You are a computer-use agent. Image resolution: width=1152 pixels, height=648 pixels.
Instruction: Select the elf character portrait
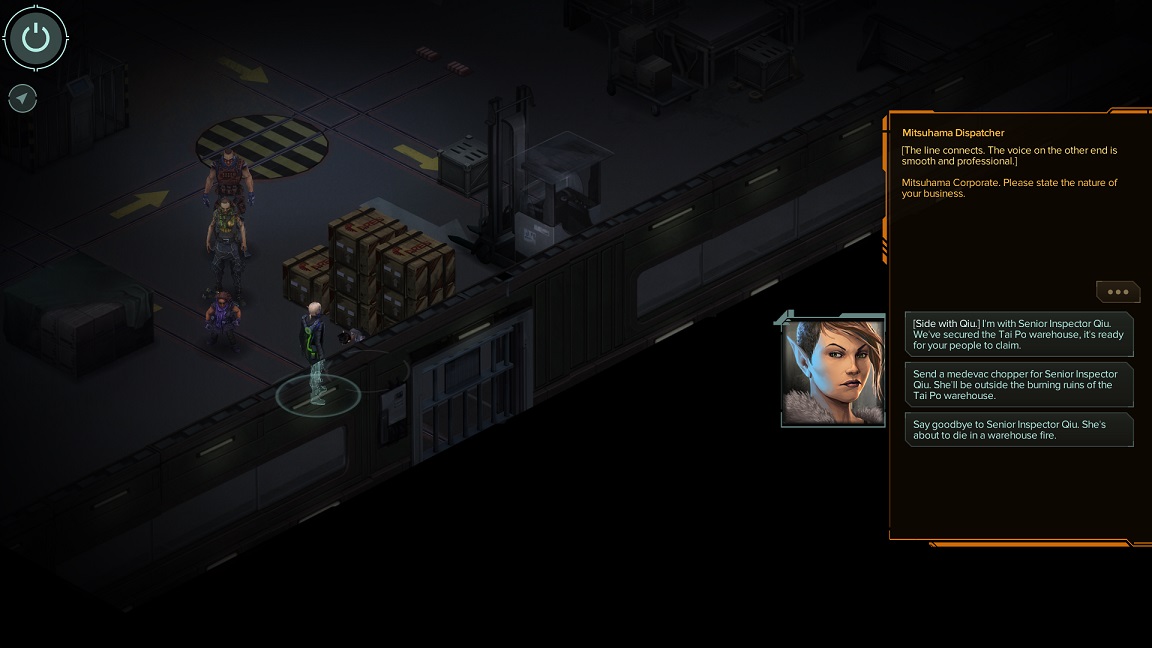tap(833, 372)
